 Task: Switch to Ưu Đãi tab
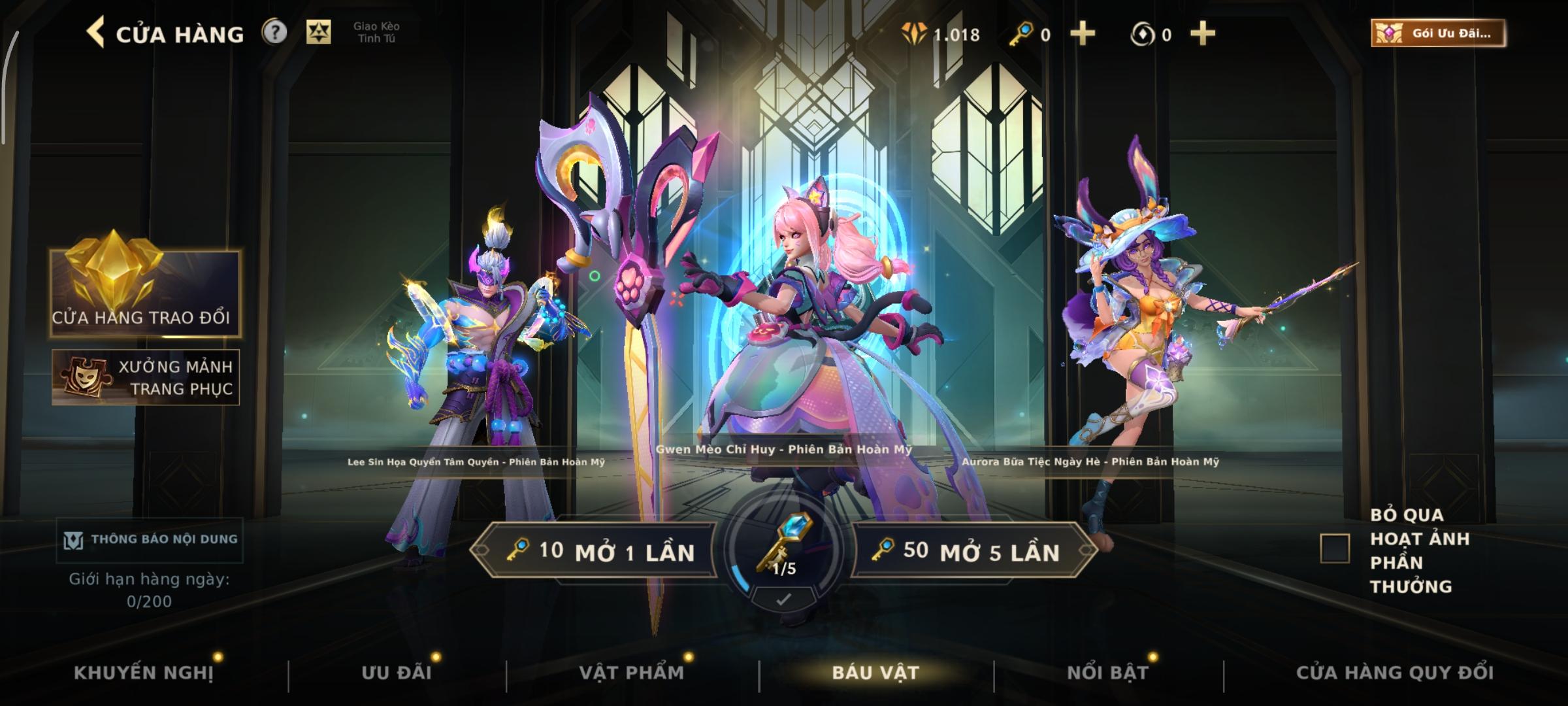(x=397, y=673)
